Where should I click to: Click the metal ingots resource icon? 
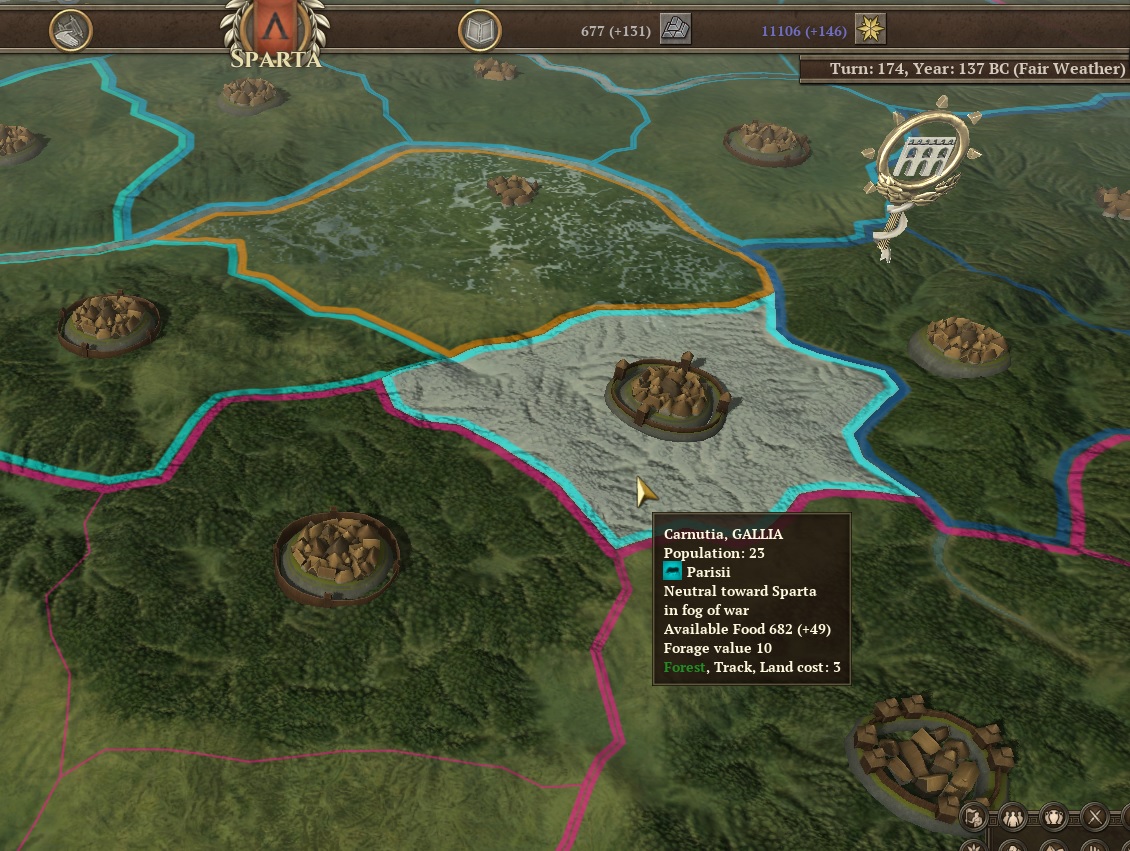pos(676,30)
